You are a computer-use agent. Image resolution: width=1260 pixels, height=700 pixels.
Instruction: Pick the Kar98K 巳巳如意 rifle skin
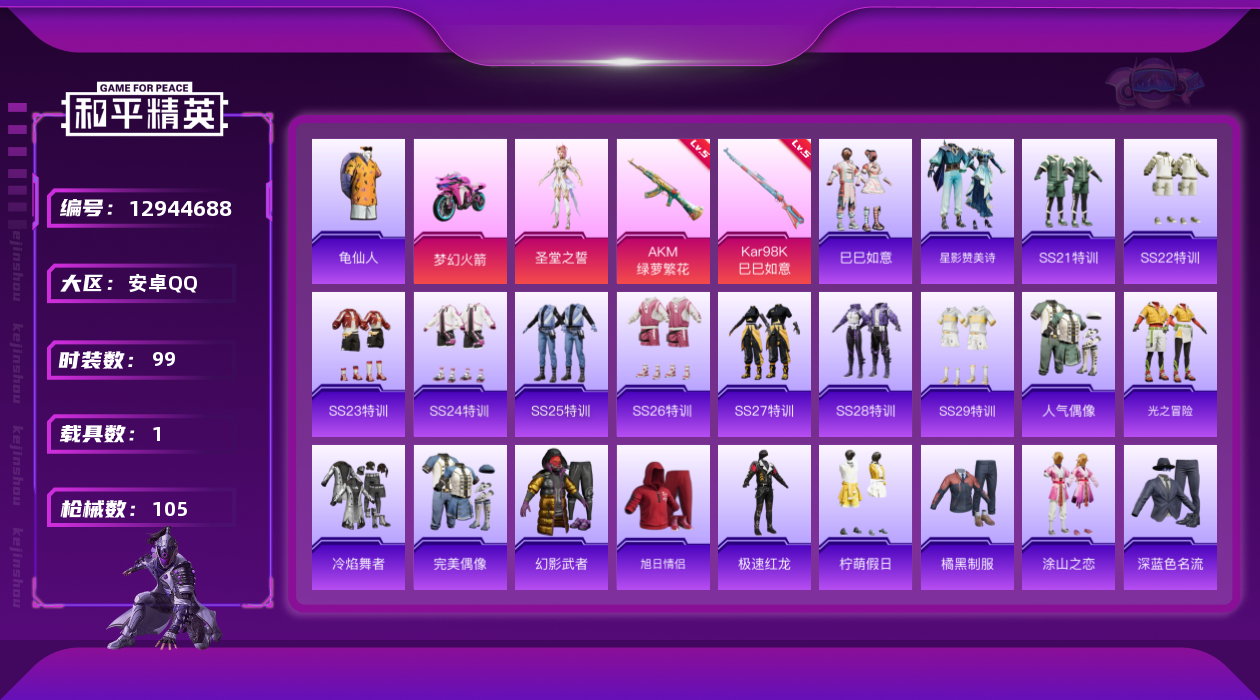[x=764, y=210]
